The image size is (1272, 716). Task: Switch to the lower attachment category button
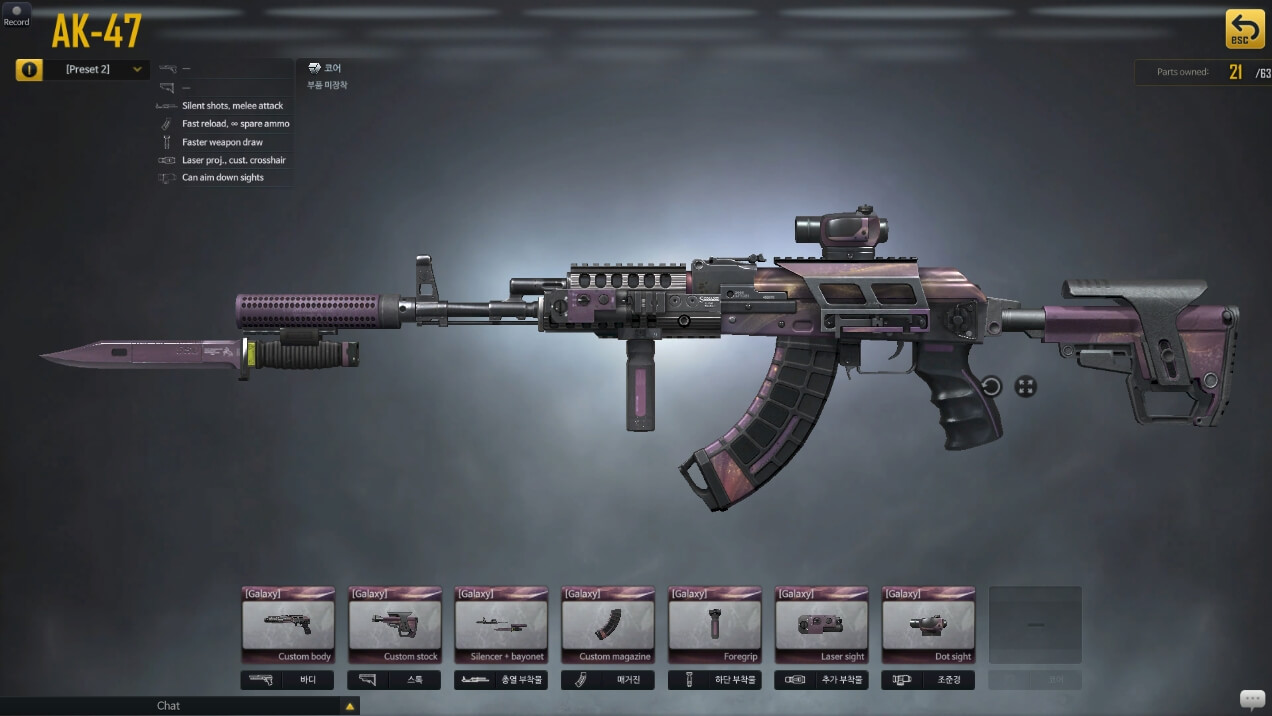point(714,680)
